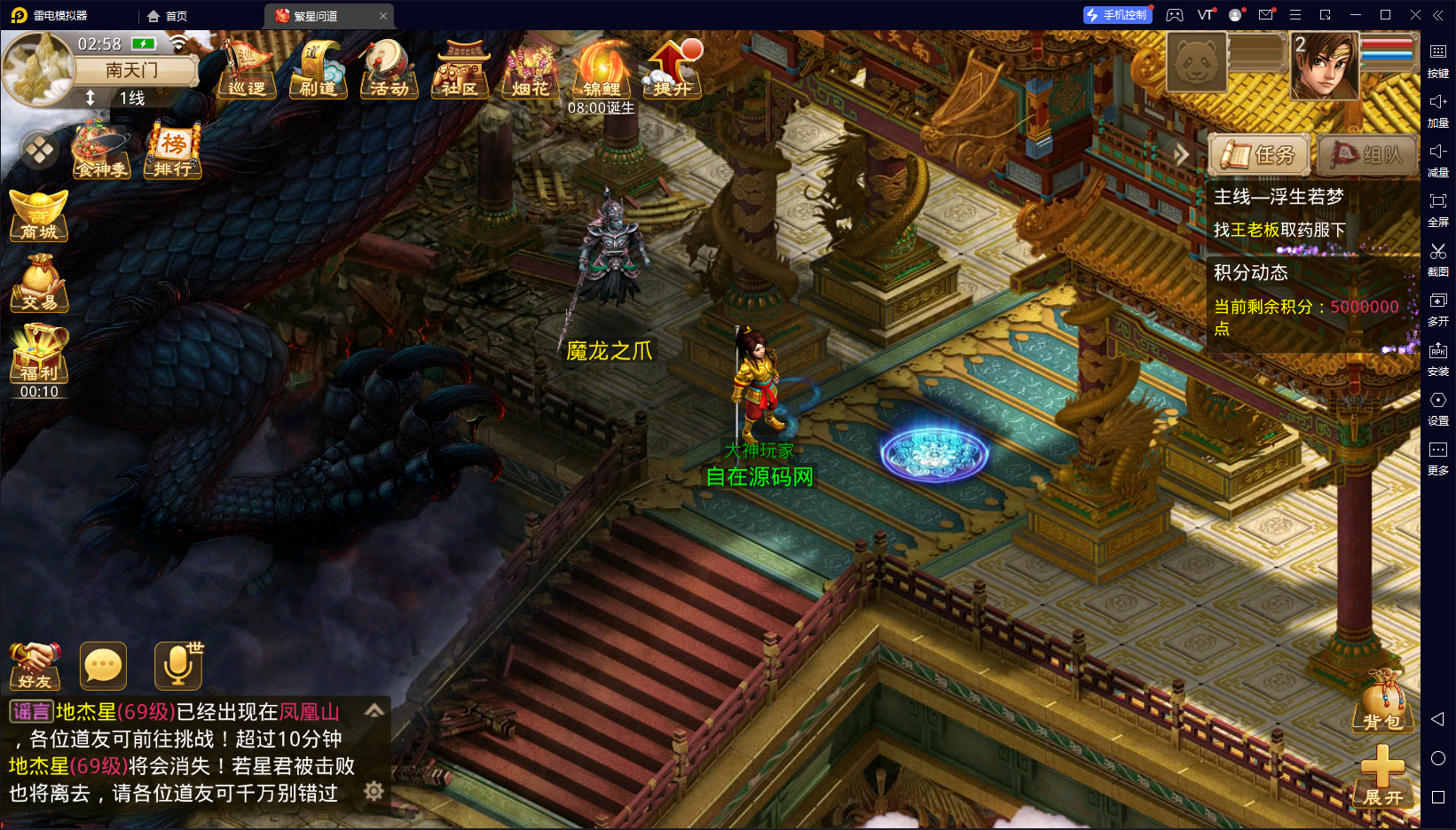Open the 交易 trading bag icon
The height and width of the screenshot is (830, 1456).
tap(39, 284)
